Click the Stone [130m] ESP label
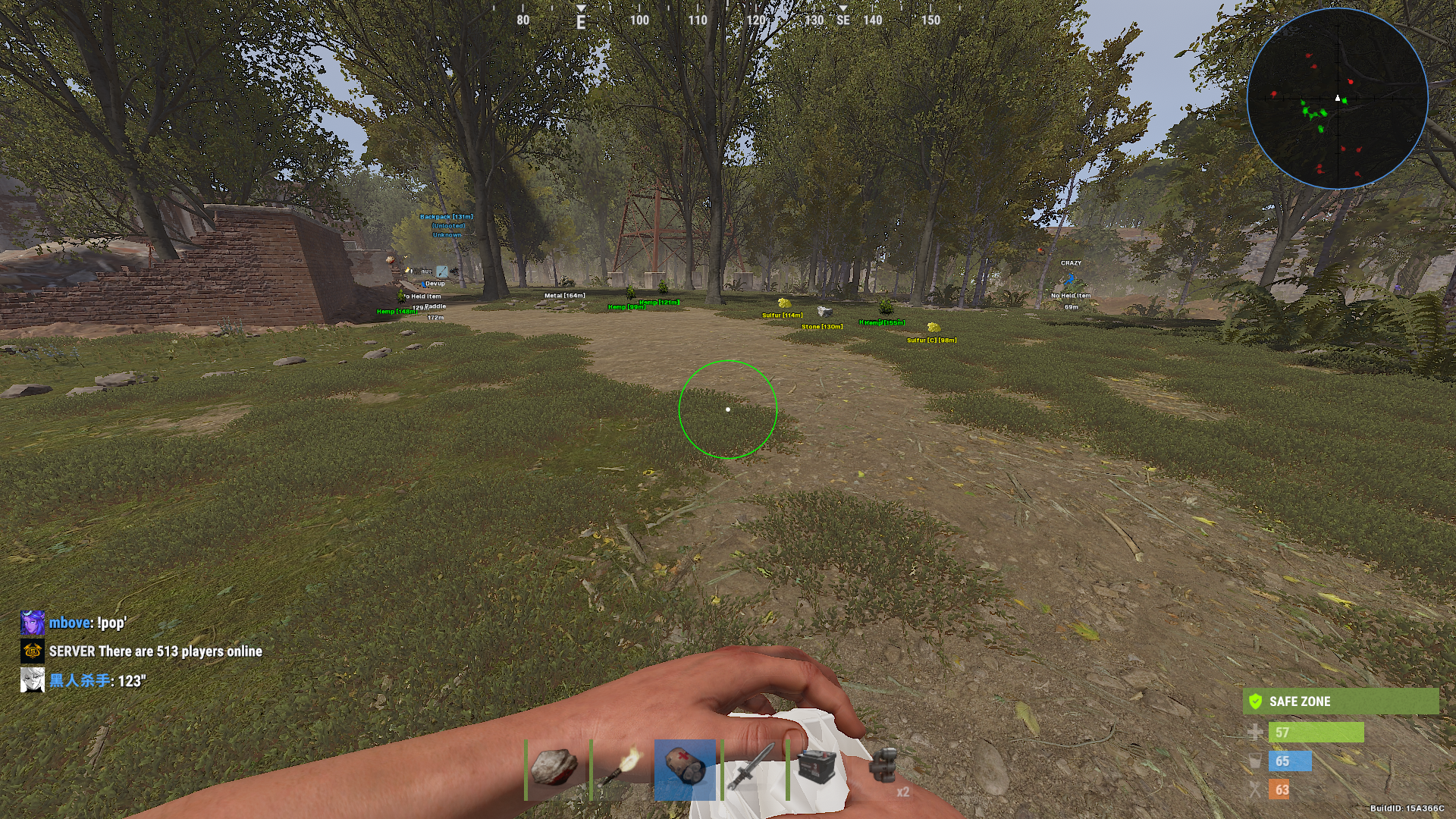This screenshot has height=819, width=1456. pyautogui.click(x=823, y=327)
